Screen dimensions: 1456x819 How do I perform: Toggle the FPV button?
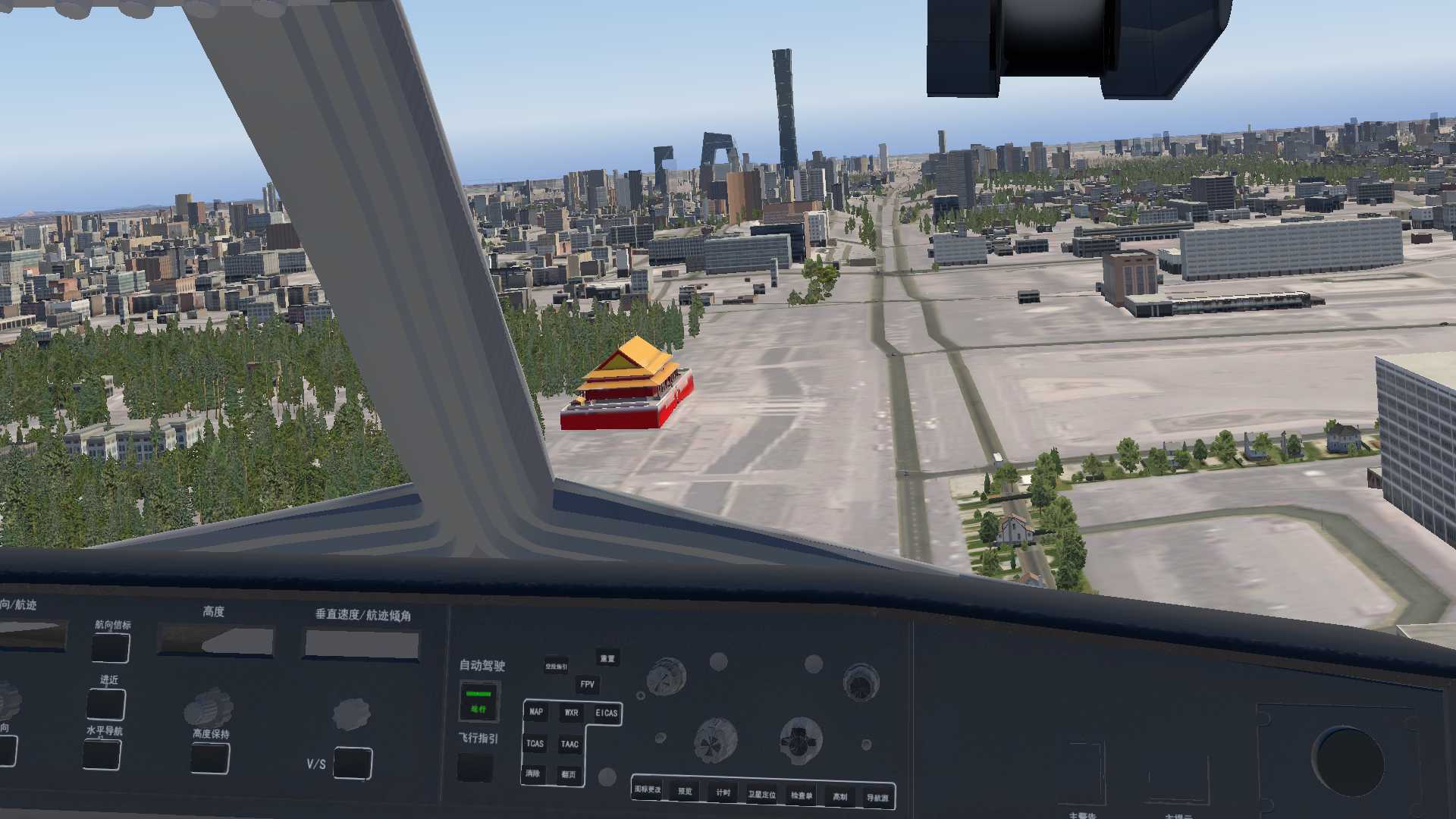pyautogui.click(x=587, y=685)
